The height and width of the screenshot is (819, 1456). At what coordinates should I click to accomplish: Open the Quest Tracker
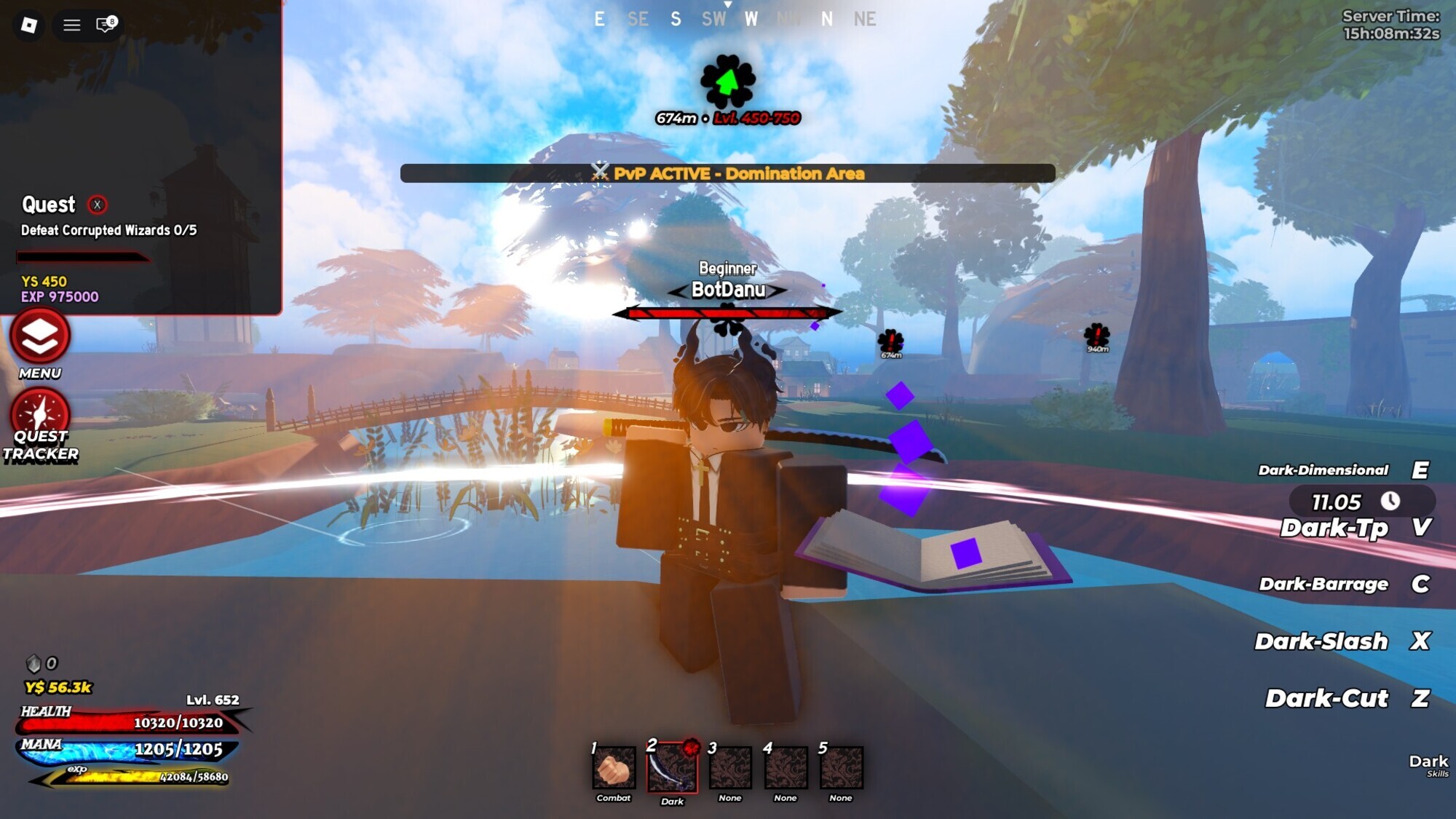tap(40, 415)
